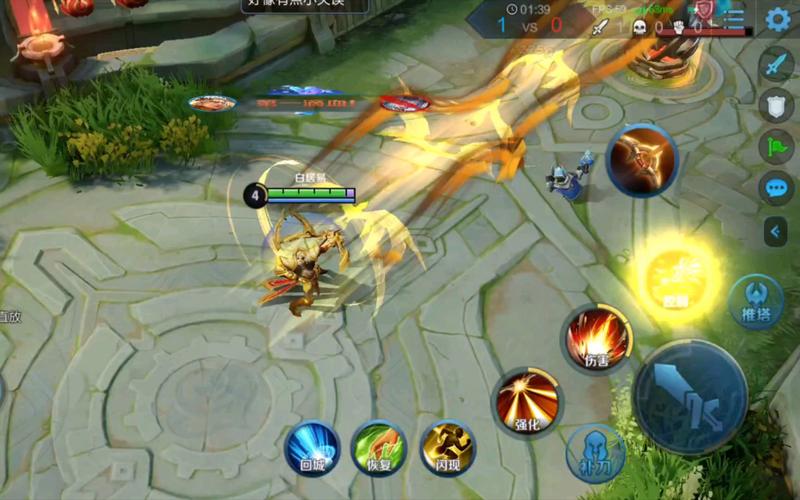800x500 pixels.
Task: Tap the large sword basic attack button
Action: click(690, 397)
